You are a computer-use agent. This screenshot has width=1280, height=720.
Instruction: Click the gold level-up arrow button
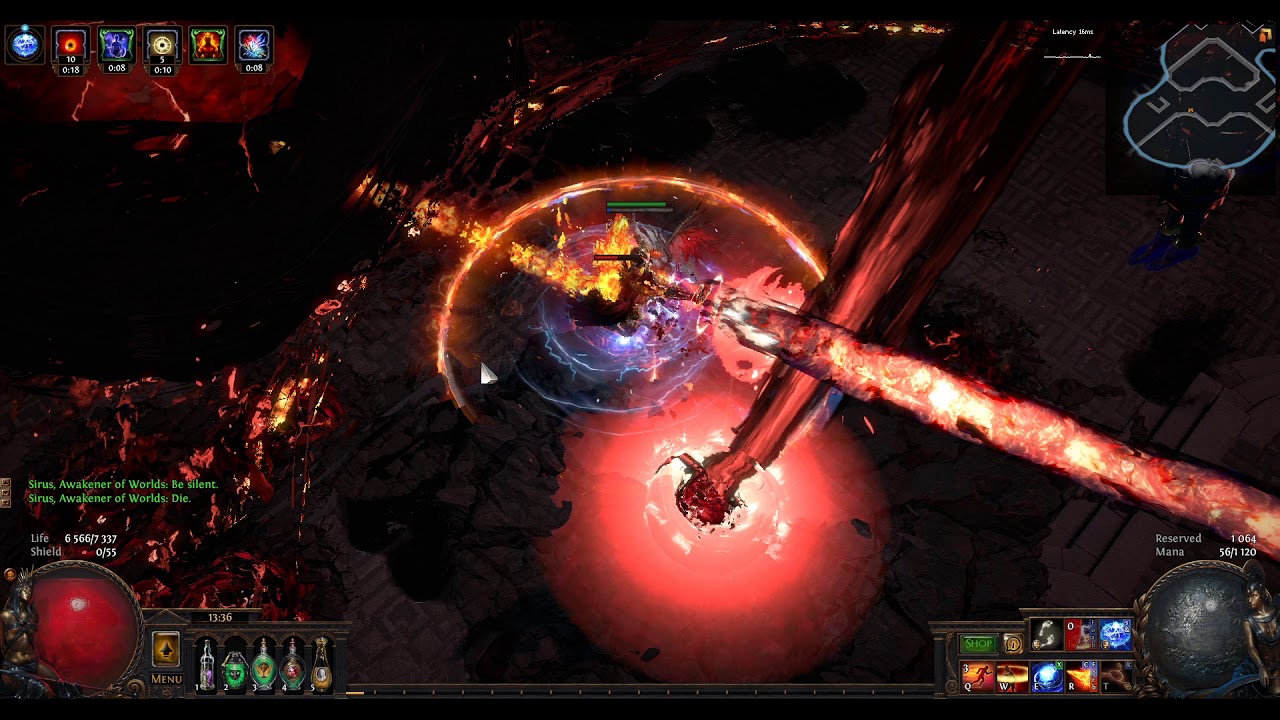[x=166, y=650]
